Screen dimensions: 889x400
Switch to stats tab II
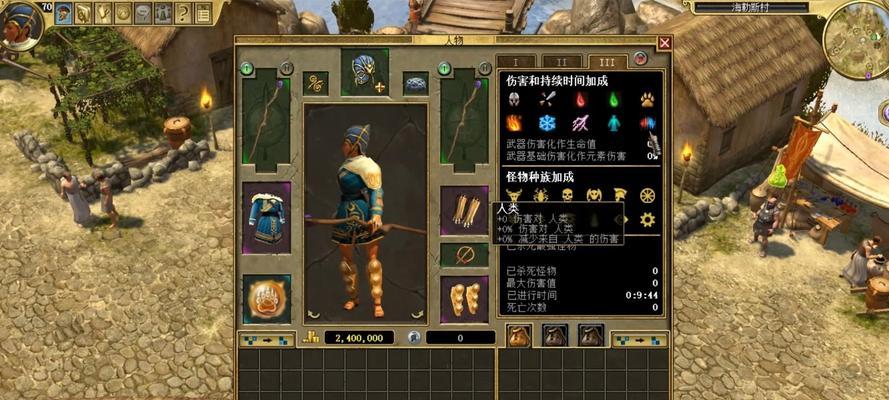565,62
